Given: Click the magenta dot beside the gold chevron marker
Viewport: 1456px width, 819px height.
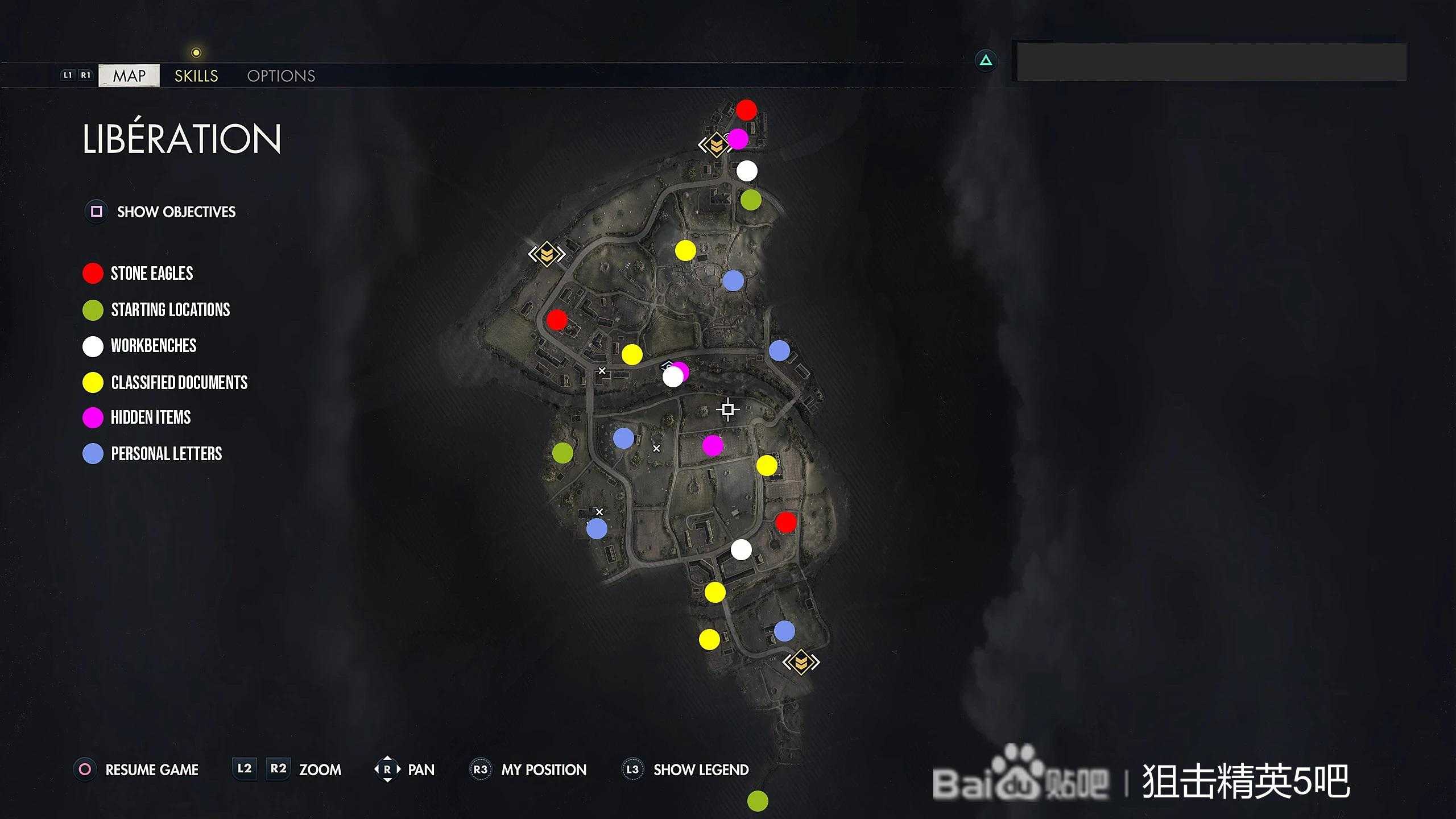Looking at the screenshot, I should click(x=738, y=139).
